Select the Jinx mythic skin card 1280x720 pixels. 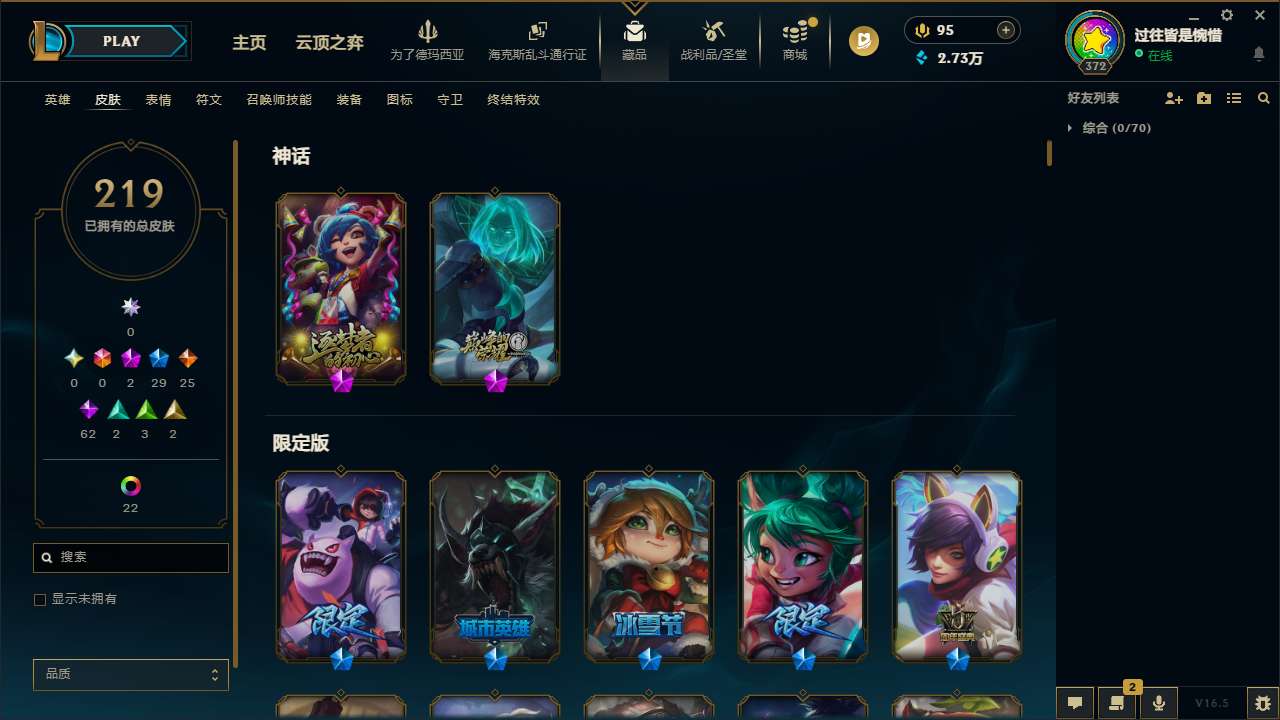click(x=341, y=288)
